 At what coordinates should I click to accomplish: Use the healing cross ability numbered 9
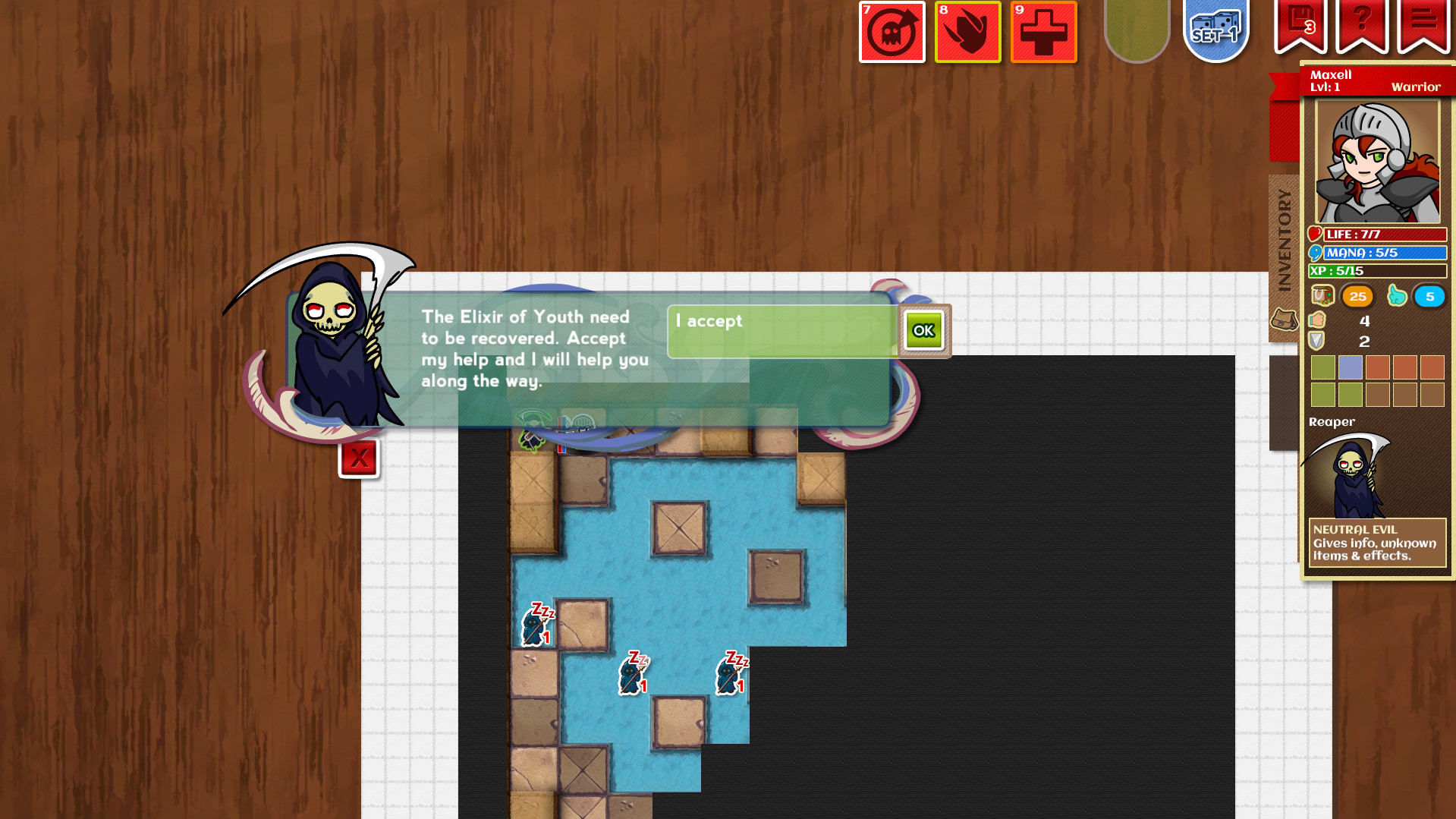(x=1044, y=32)
